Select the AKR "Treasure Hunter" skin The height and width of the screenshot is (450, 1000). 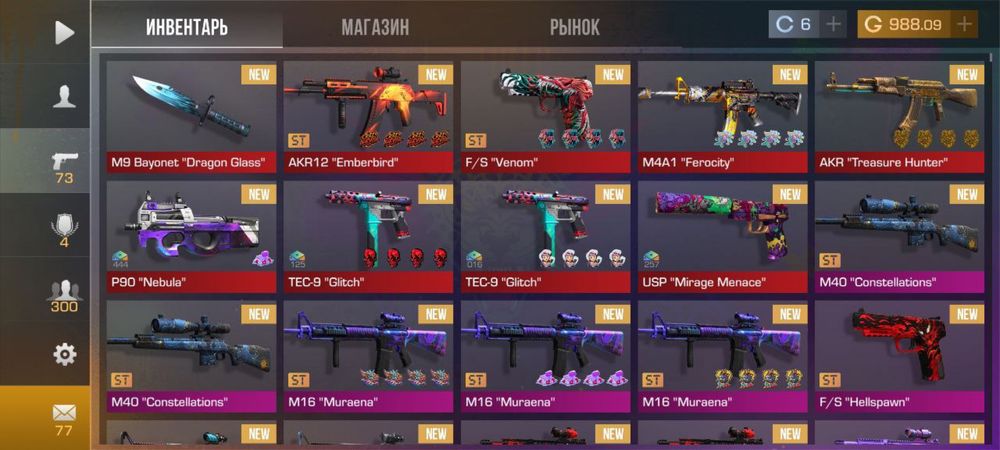pos(898,117)
